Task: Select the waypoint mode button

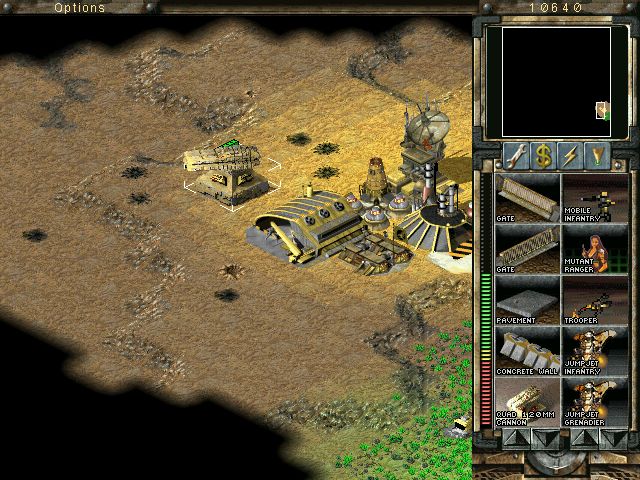Action: pyautogui.click(x=598, y=155)
